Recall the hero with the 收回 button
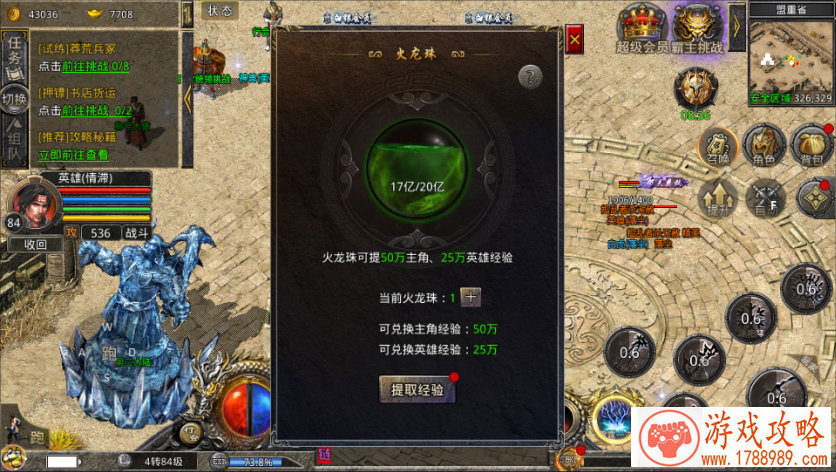The image size is (836, 472). pos(35,244)
